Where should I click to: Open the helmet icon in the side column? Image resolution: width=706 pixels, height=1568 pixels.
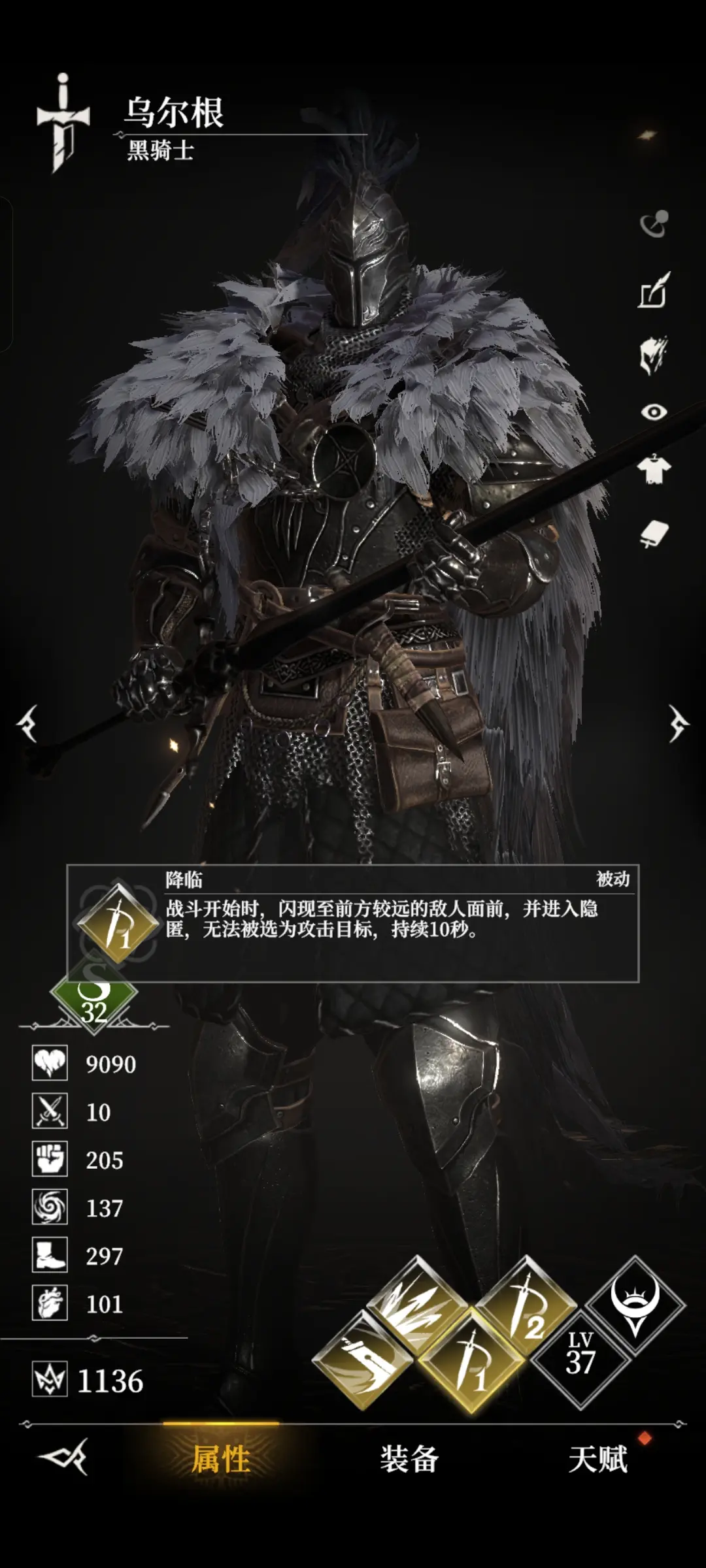click(654, 354)
